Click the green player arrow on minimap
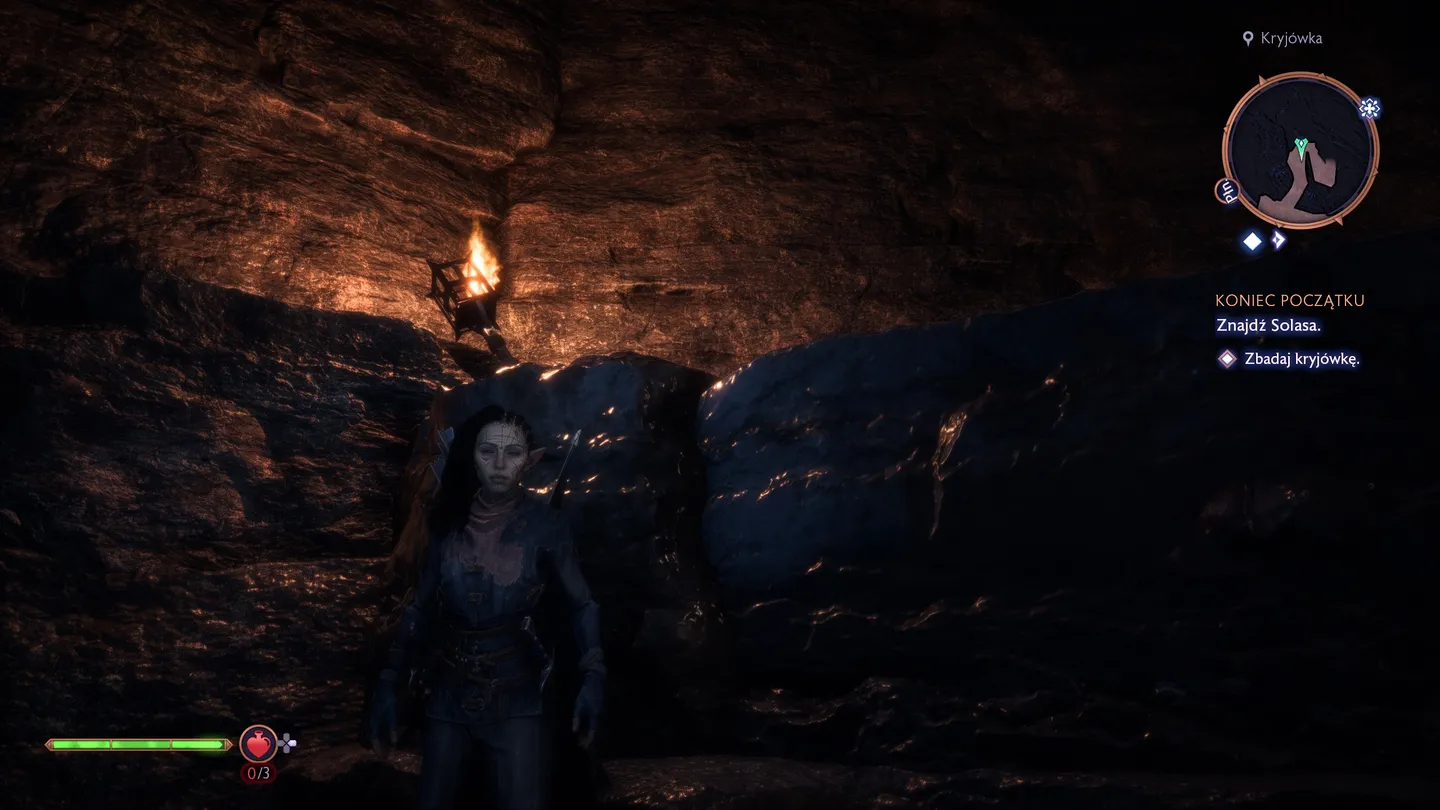Screen dimensions: 1440x810 pos(1300,148)
